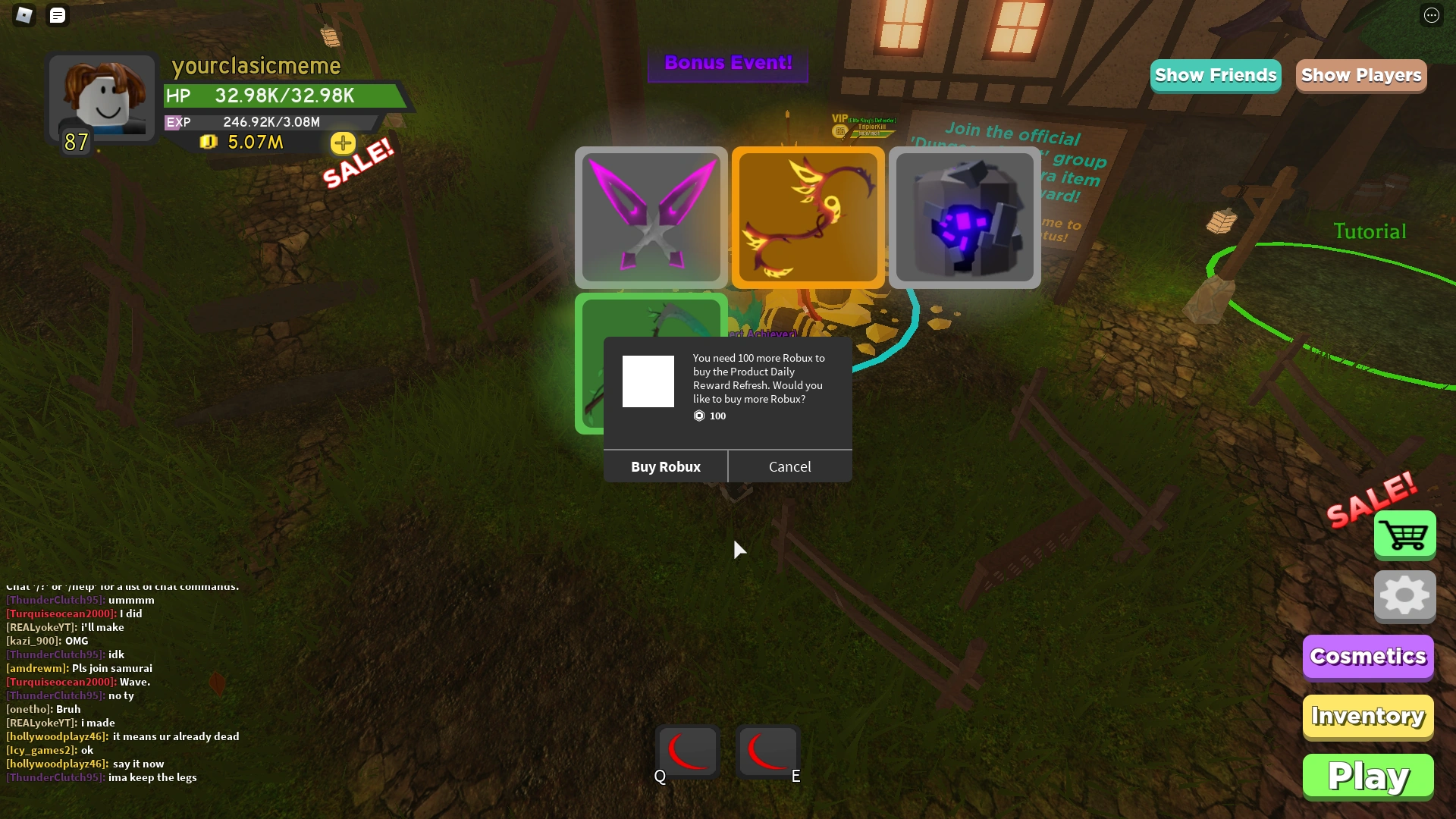Select the pink dual daggers reward
The height and width of the screenshot is (819, 1456).
(x=651, y=218)
